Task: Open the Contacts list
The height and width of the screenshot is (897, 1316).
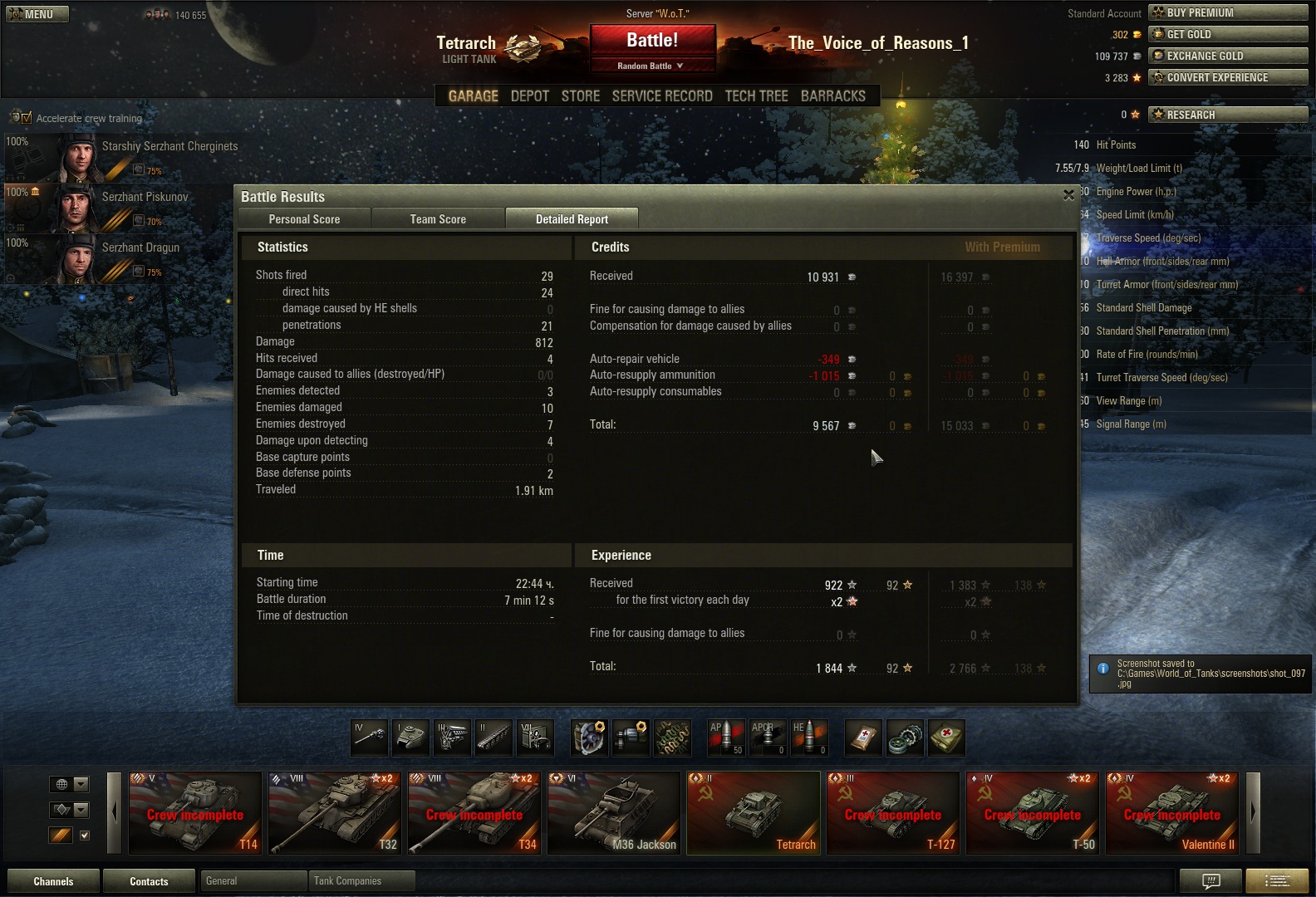Action: (149, 881)
